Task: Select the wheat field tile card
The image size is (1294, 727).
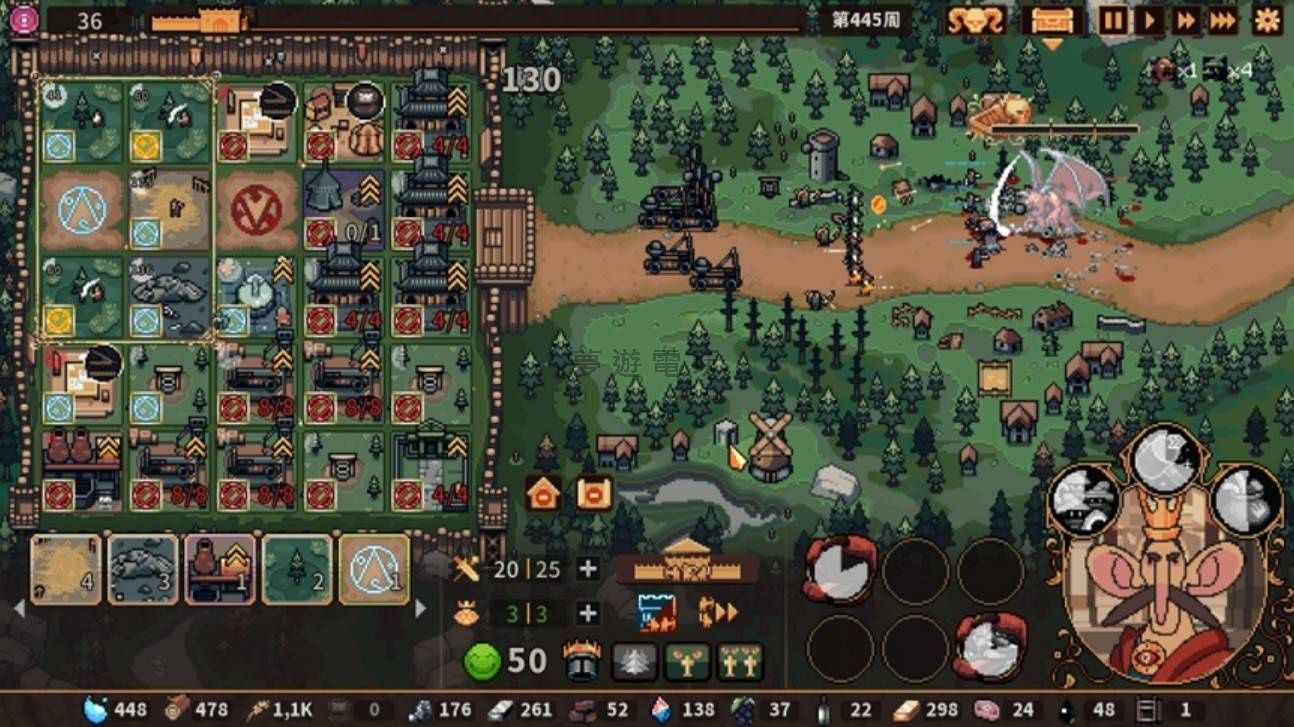Action: 66,569
